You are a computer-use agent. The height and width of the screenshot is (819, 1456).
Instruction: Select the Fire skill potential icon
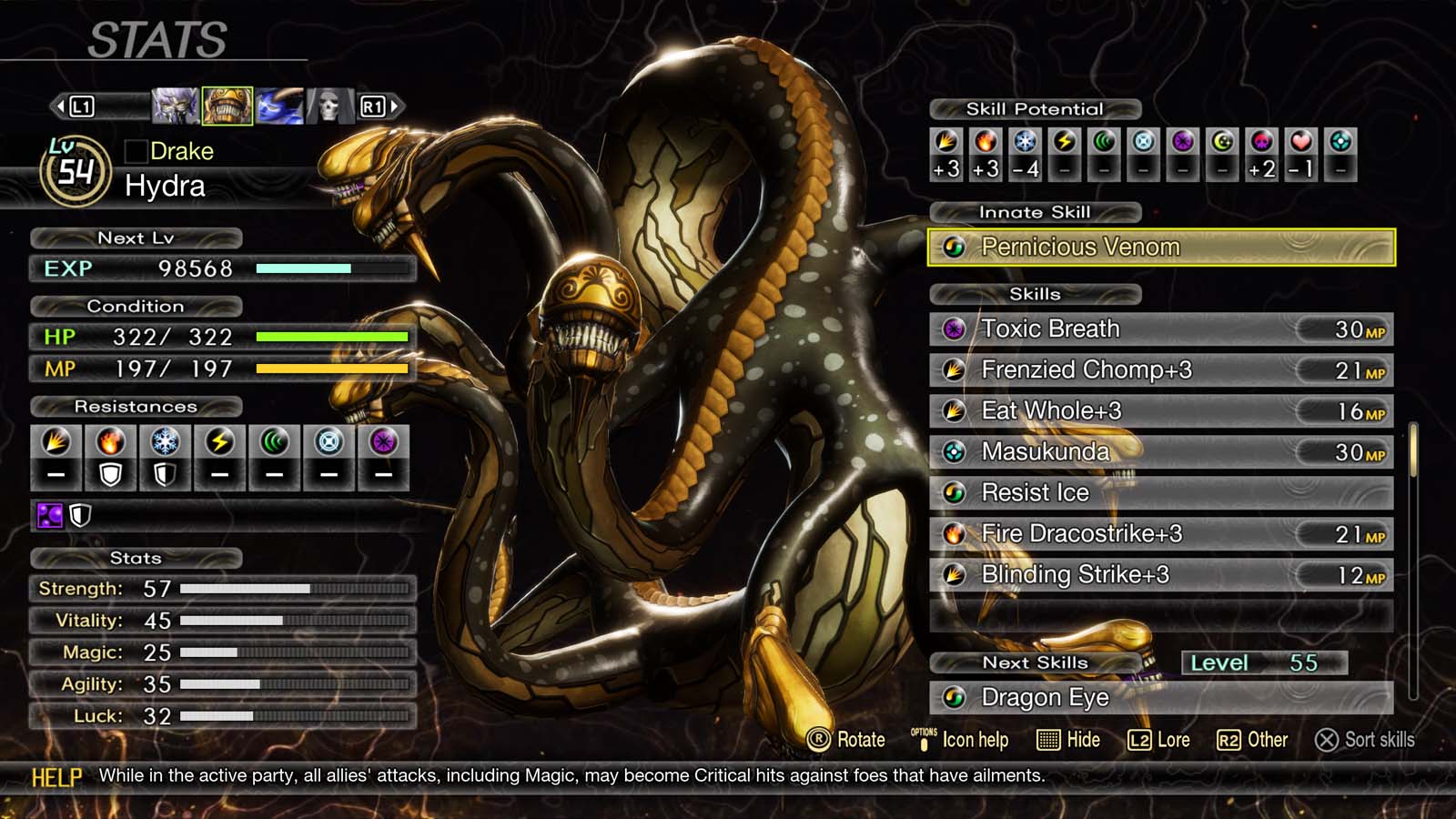[985, 143]
